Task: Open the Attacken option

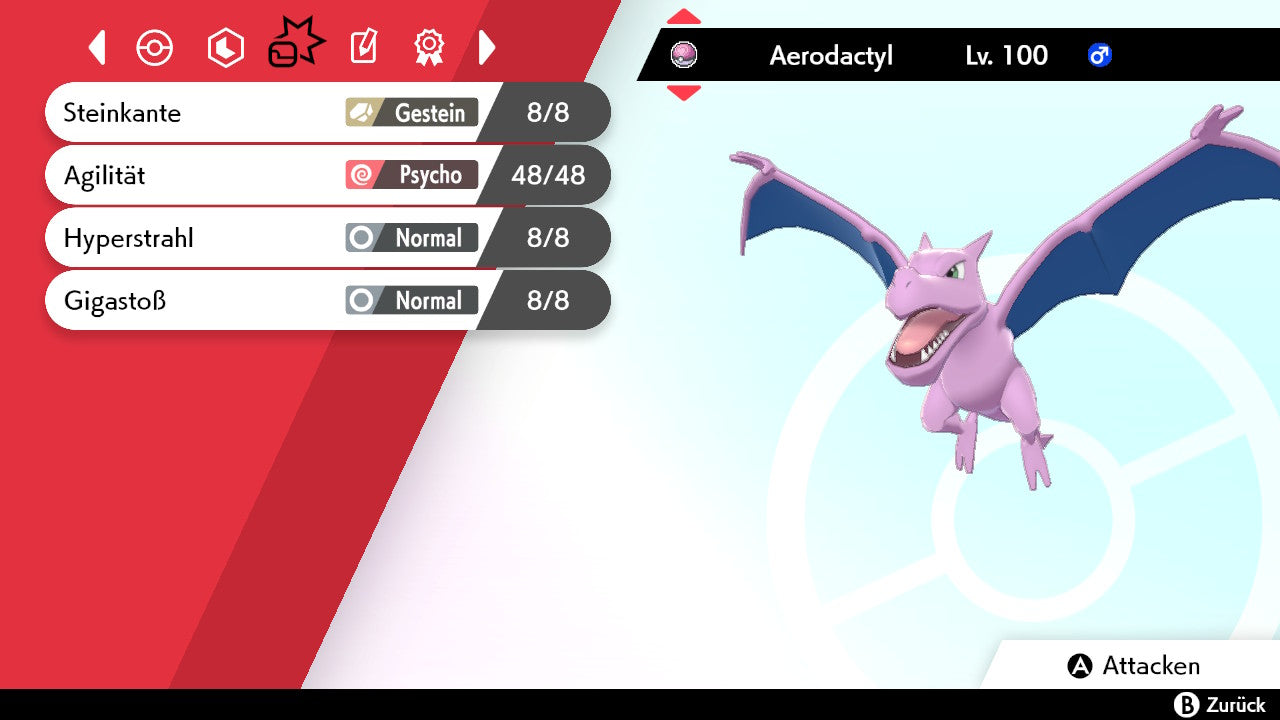Action: (x=1134, y=666)
